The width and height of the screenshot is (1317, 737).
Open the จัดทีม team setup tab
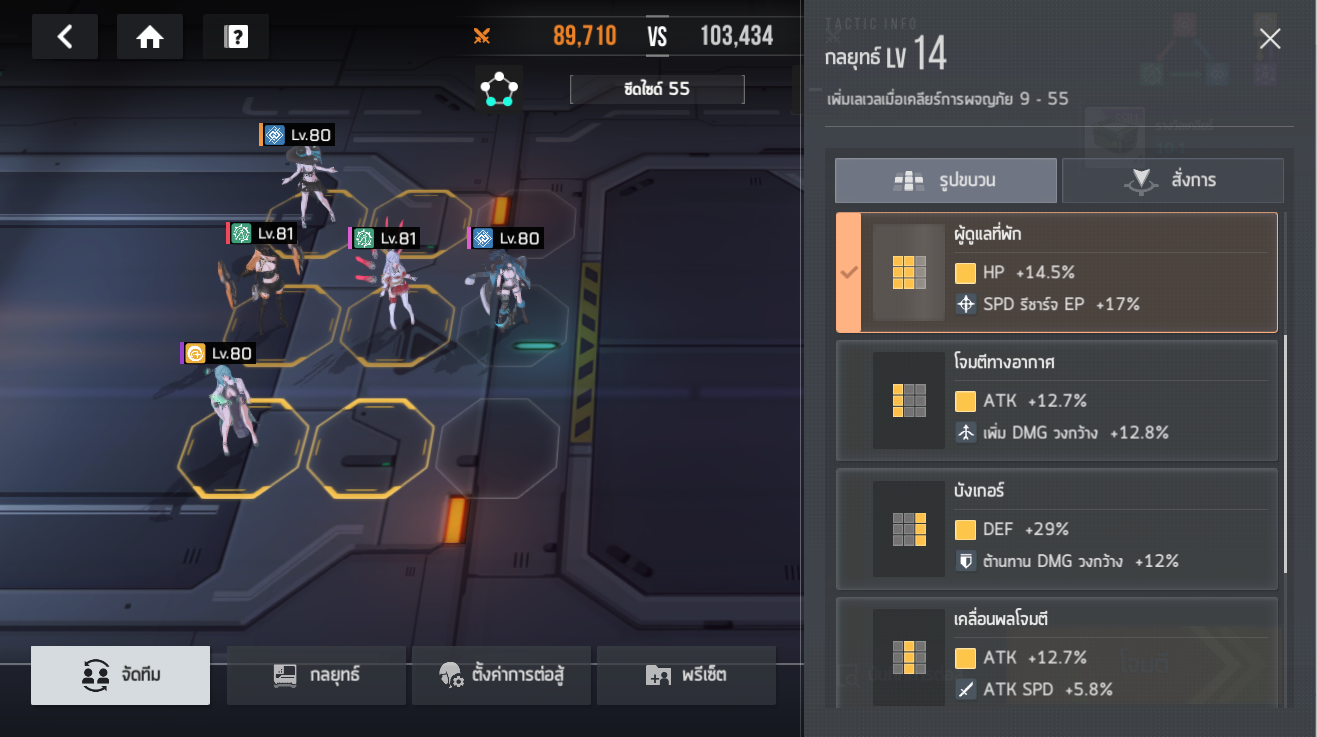click(x=121, y=675)
